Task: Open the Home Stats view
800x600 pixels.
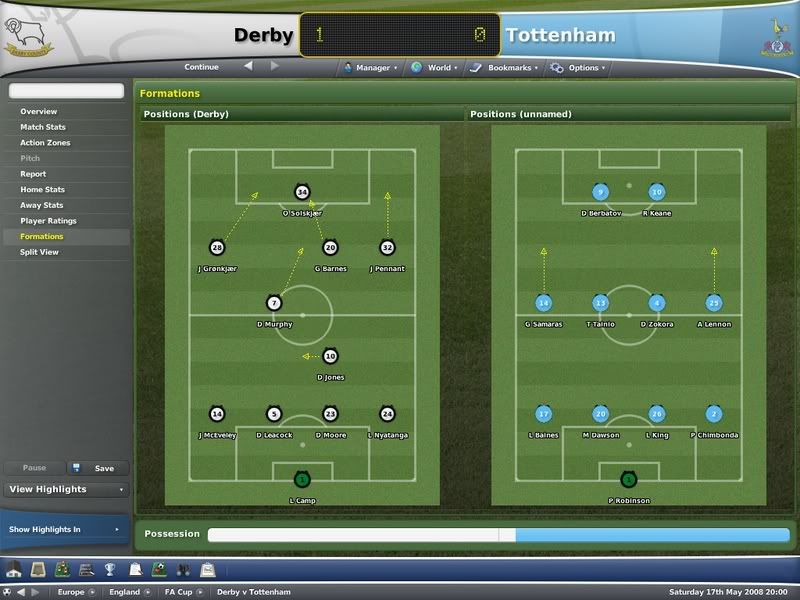Action: (x=42, y=190)
